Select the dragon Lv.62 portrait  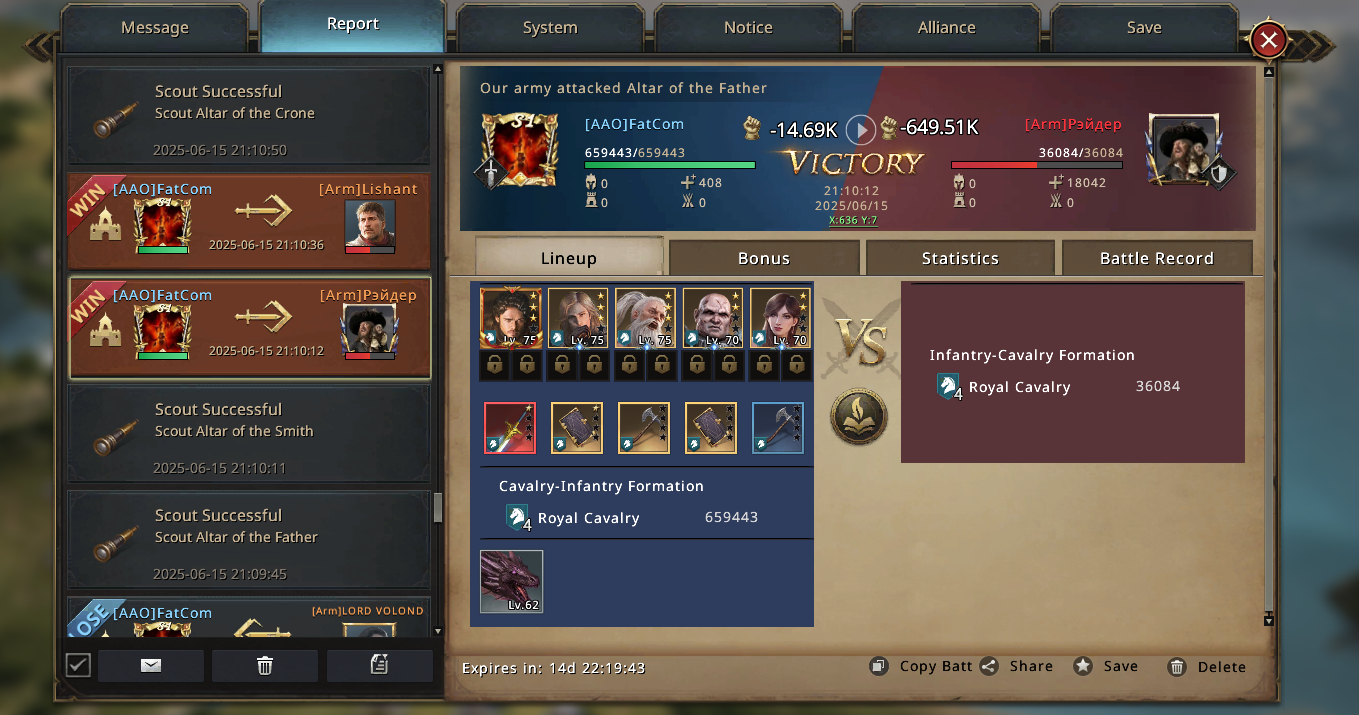click(x=512, y=581)
